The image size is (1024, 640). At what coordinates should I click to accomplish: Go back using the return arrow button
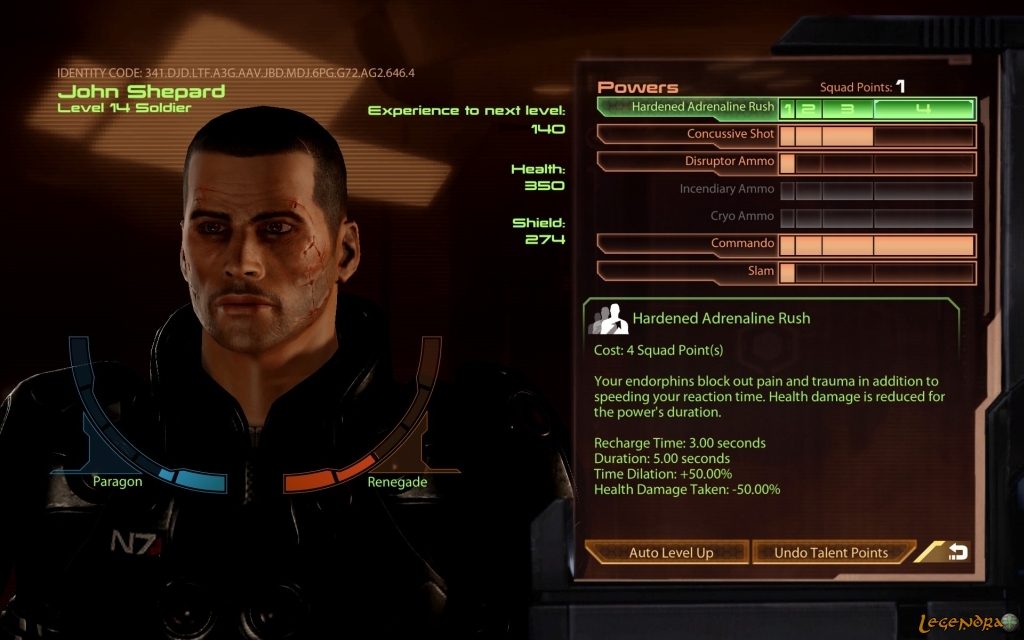point(957,552)
